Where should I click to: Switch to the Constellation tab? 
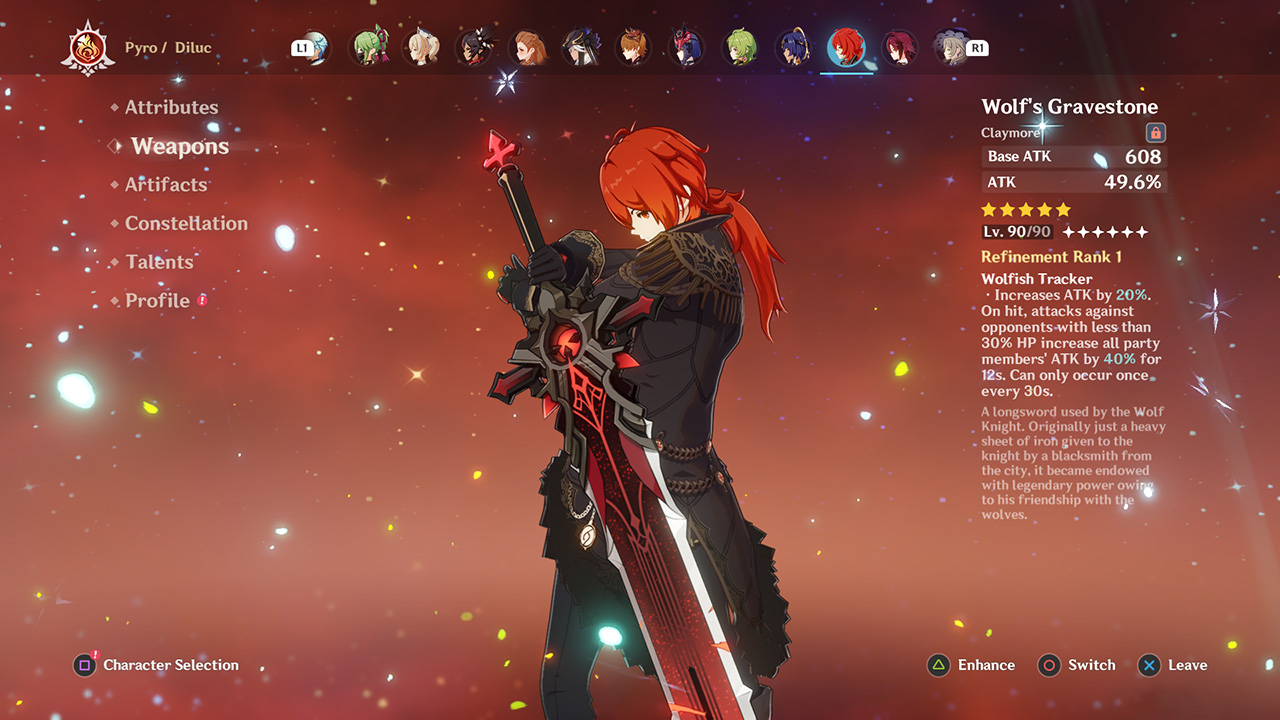187,223
